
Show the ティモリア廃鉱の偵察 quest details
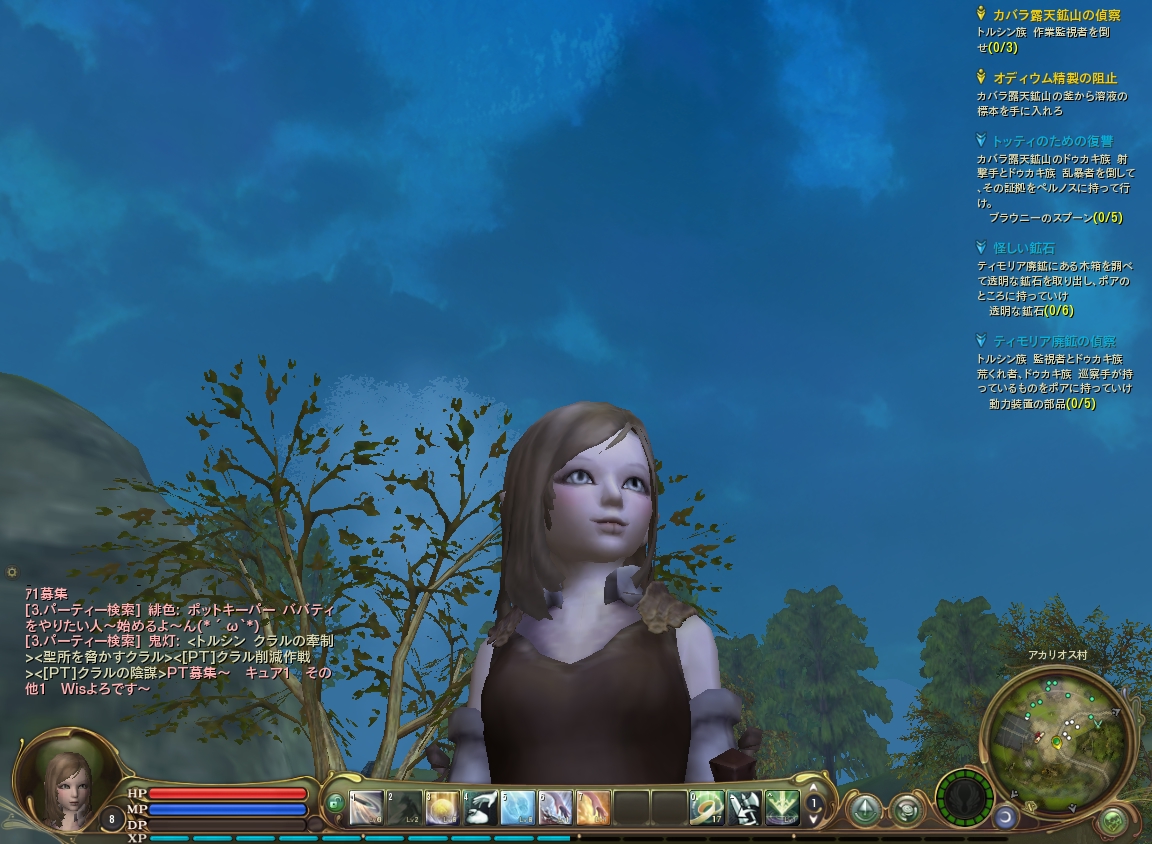pos(1054,341)
